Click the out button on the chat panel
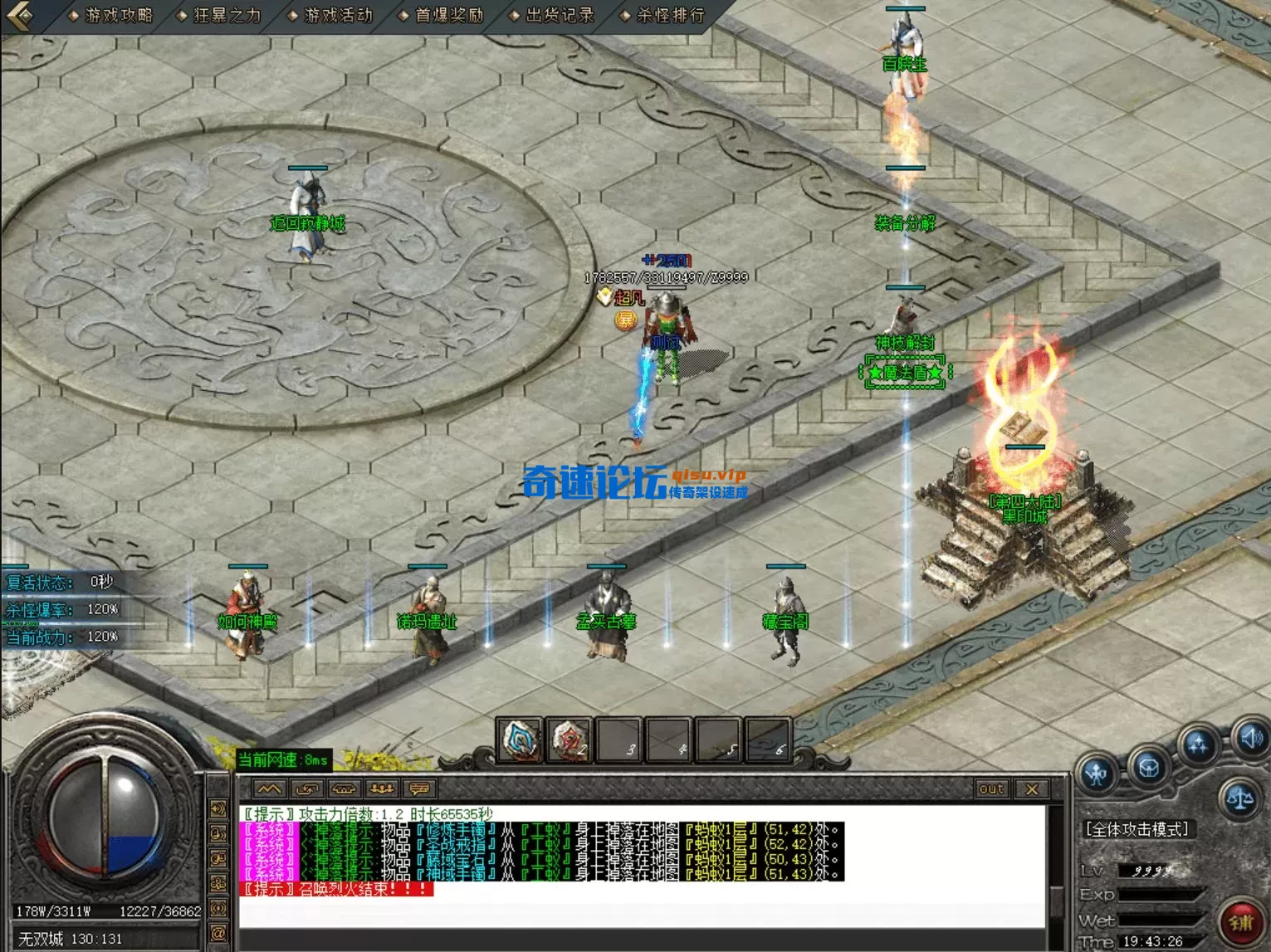This screenshot has height=952, width=1271. (990, 788)
